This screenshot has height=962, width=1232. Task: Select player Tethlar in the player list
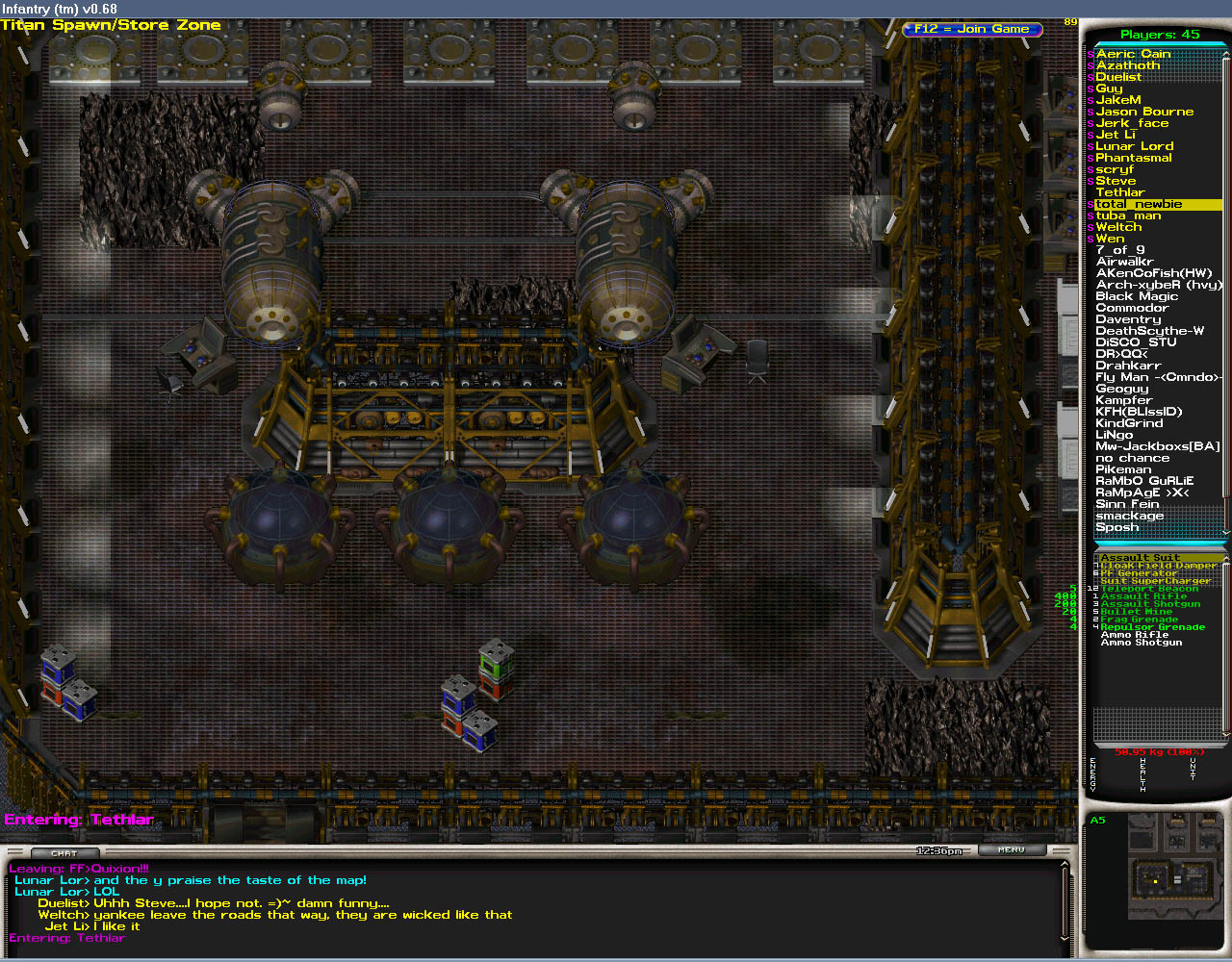[x=1119, y=192]
